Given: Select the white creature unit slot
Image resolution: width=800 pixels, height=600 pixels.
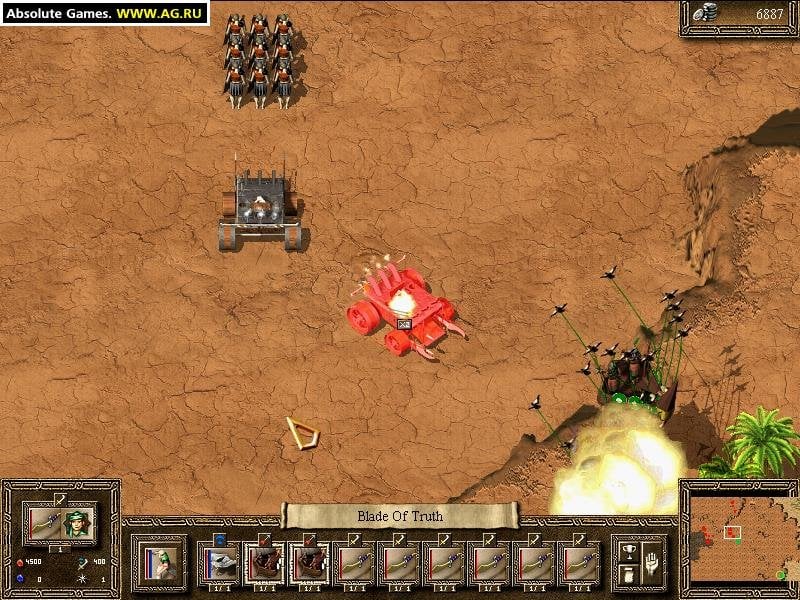Looking at the screenshot, I should 219,564.
